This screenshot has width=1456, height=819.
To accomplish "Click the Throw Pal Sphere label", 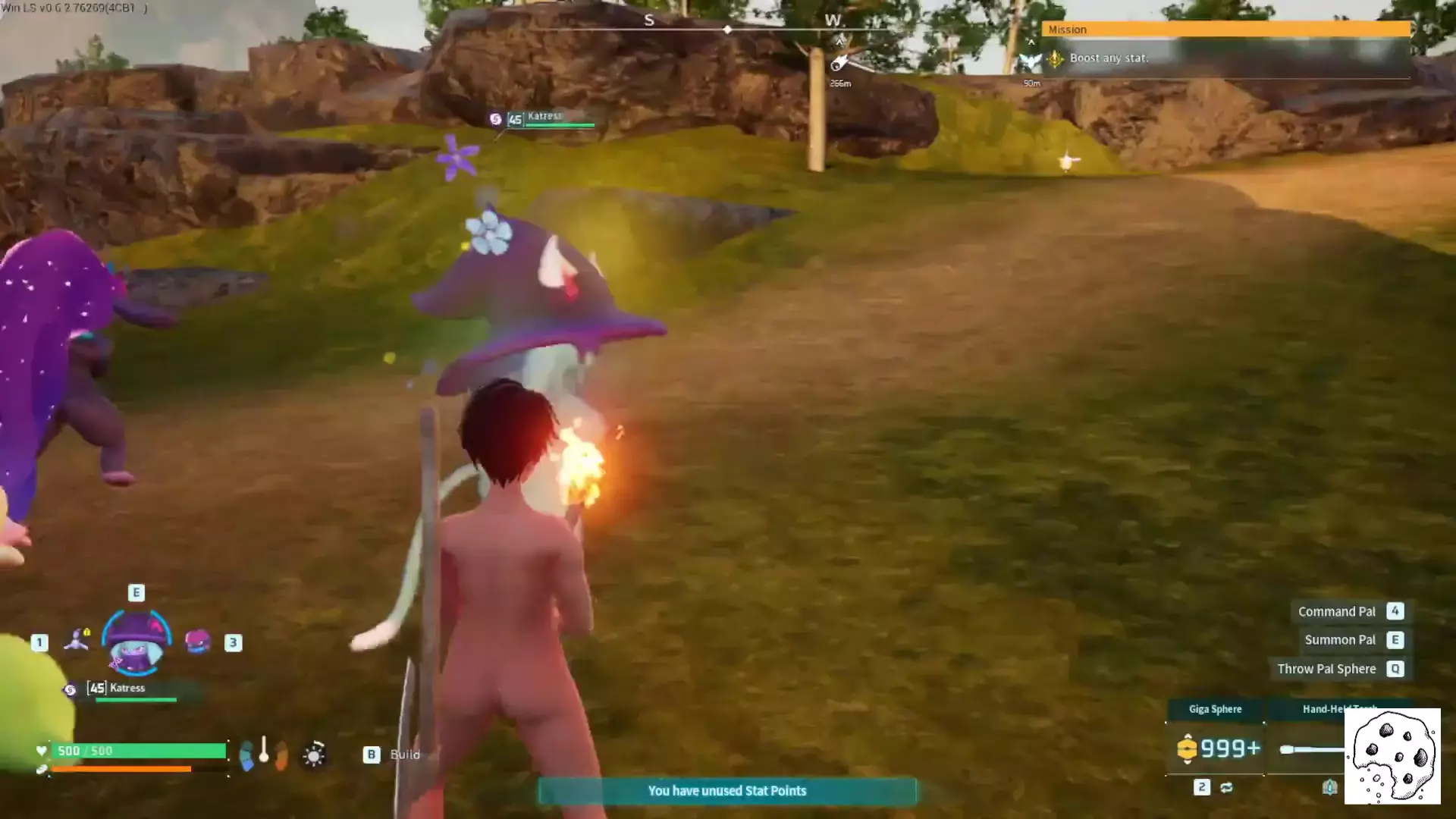I will click(1326, 669).
